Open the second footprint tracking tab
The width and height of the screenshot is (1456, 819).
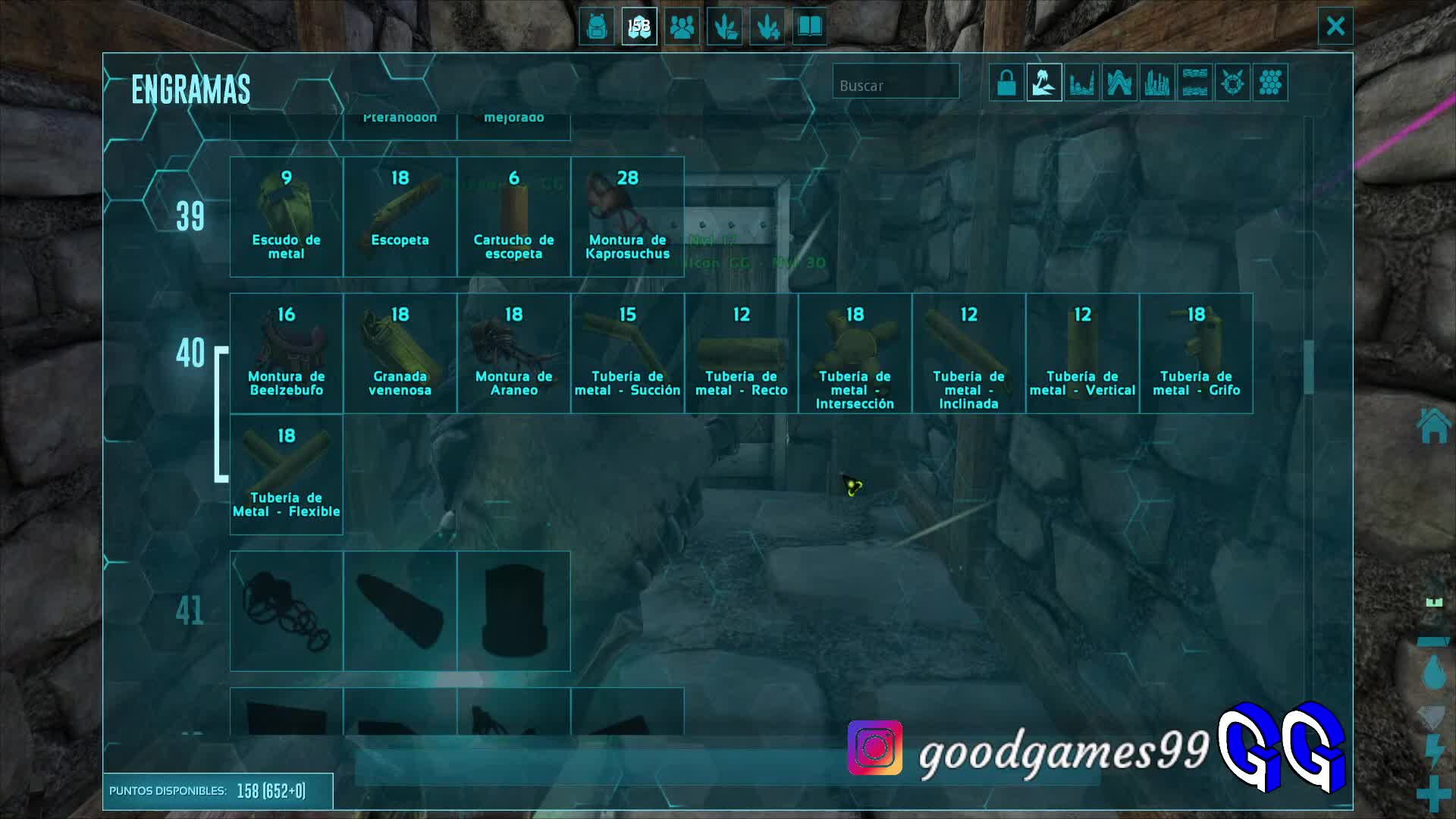click(x=767, y=27)
